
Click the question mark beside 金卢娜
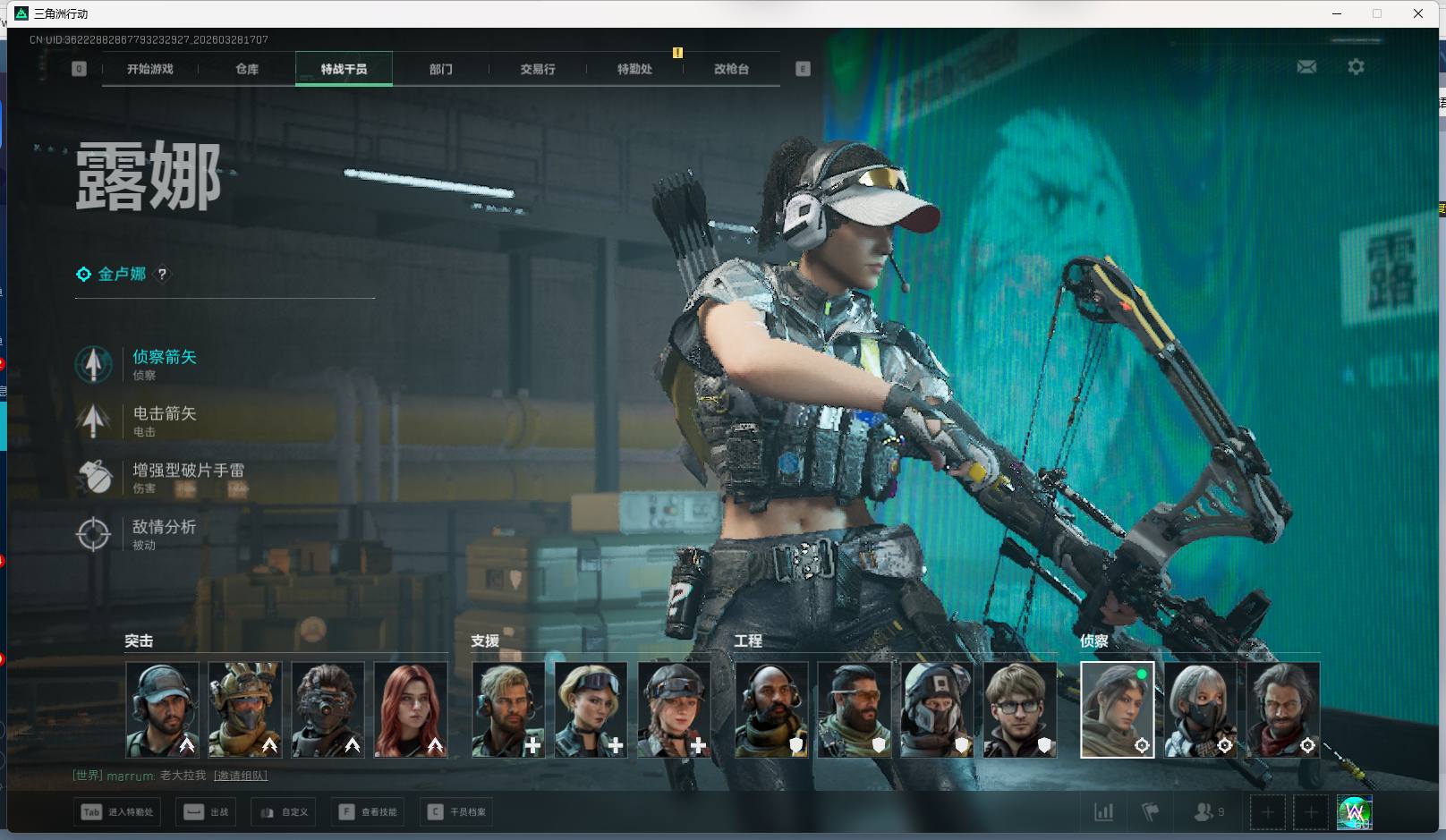click(162, 275)
